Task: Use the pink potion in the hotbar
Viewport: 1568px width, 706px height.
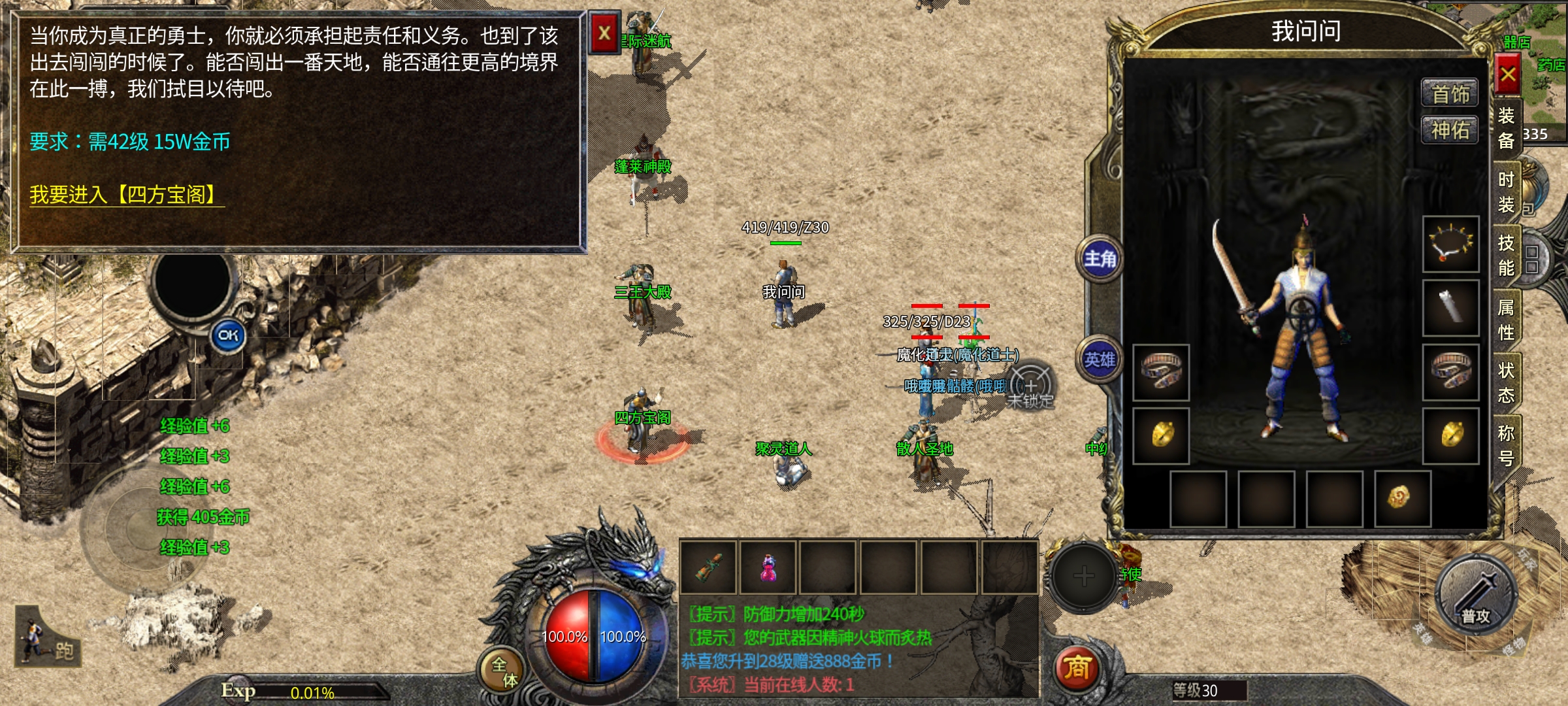Action: point(768,567)
